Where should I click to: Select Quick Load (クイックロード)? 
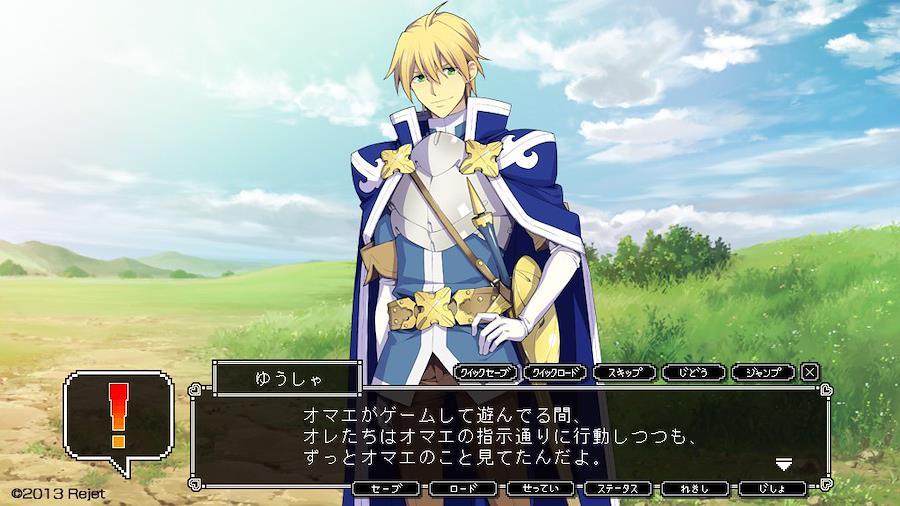click(556, 372)
